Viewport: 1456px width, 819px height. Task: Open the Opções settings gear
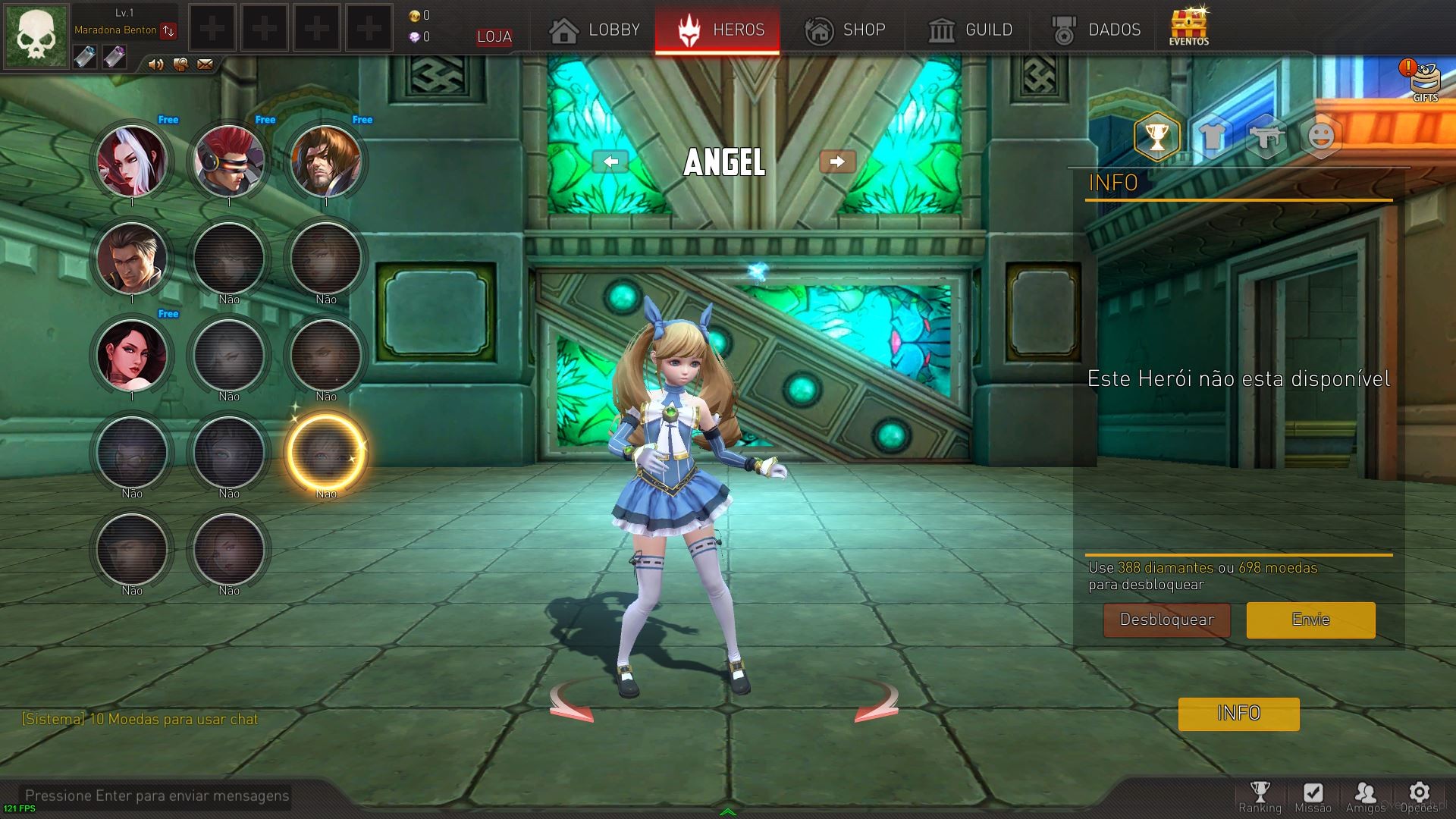pos(1419,798)
